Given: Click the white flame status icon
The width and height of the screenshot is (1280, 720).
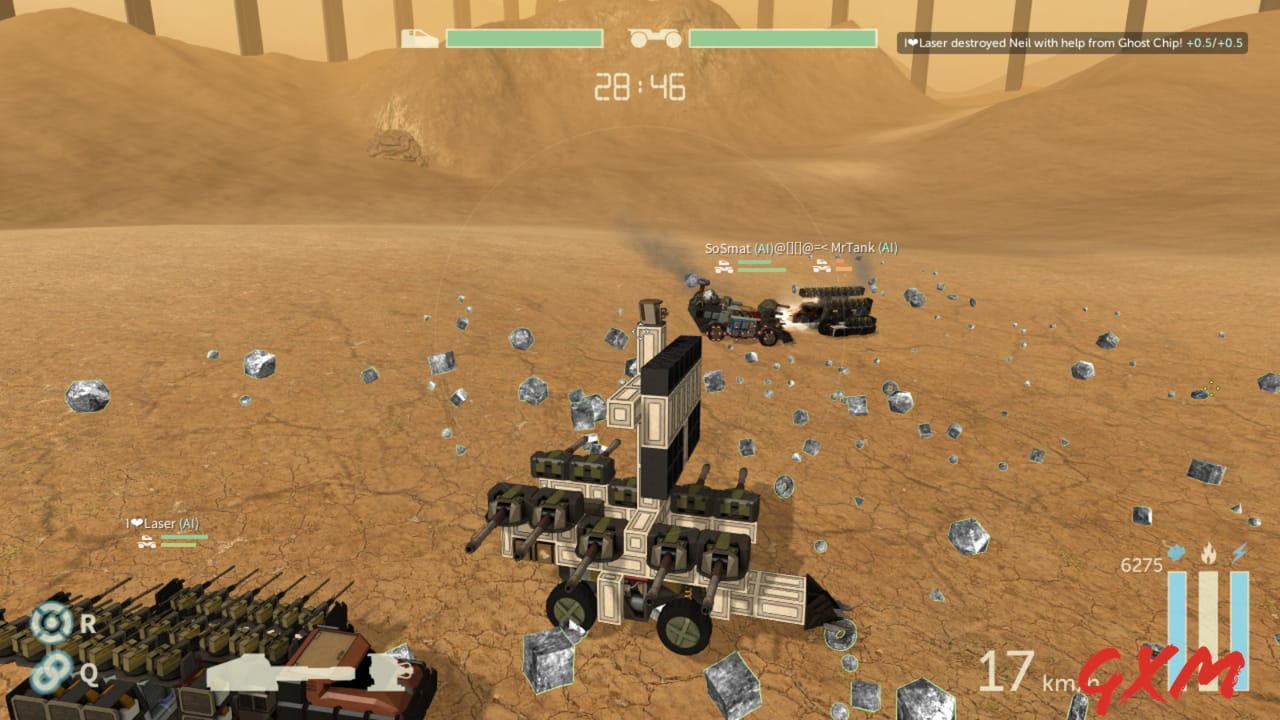Looking at the screenshot, I should [1208, 551].
